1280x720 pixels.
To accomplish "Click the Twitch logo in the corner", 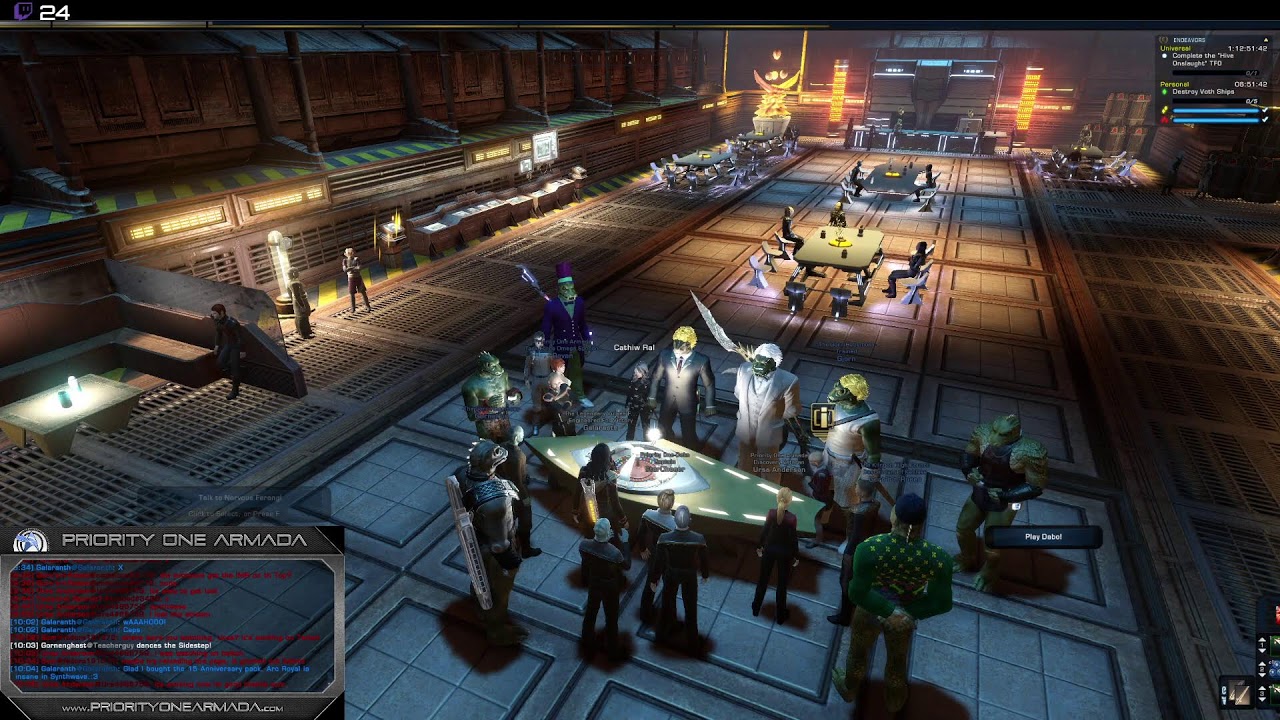I will [22, 12].
